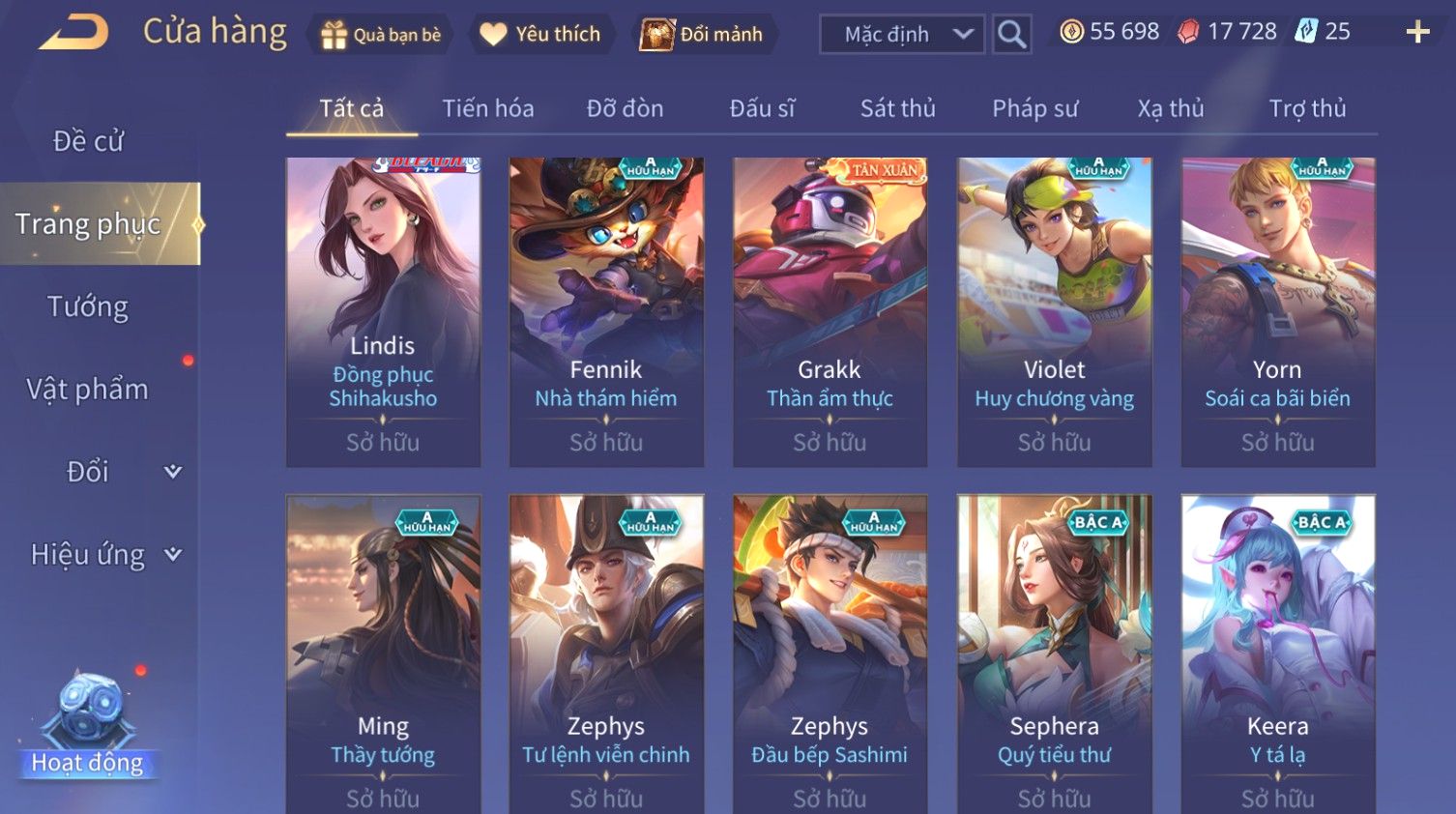
Task: Go to the Tướng heroes section
Action: 88,306
